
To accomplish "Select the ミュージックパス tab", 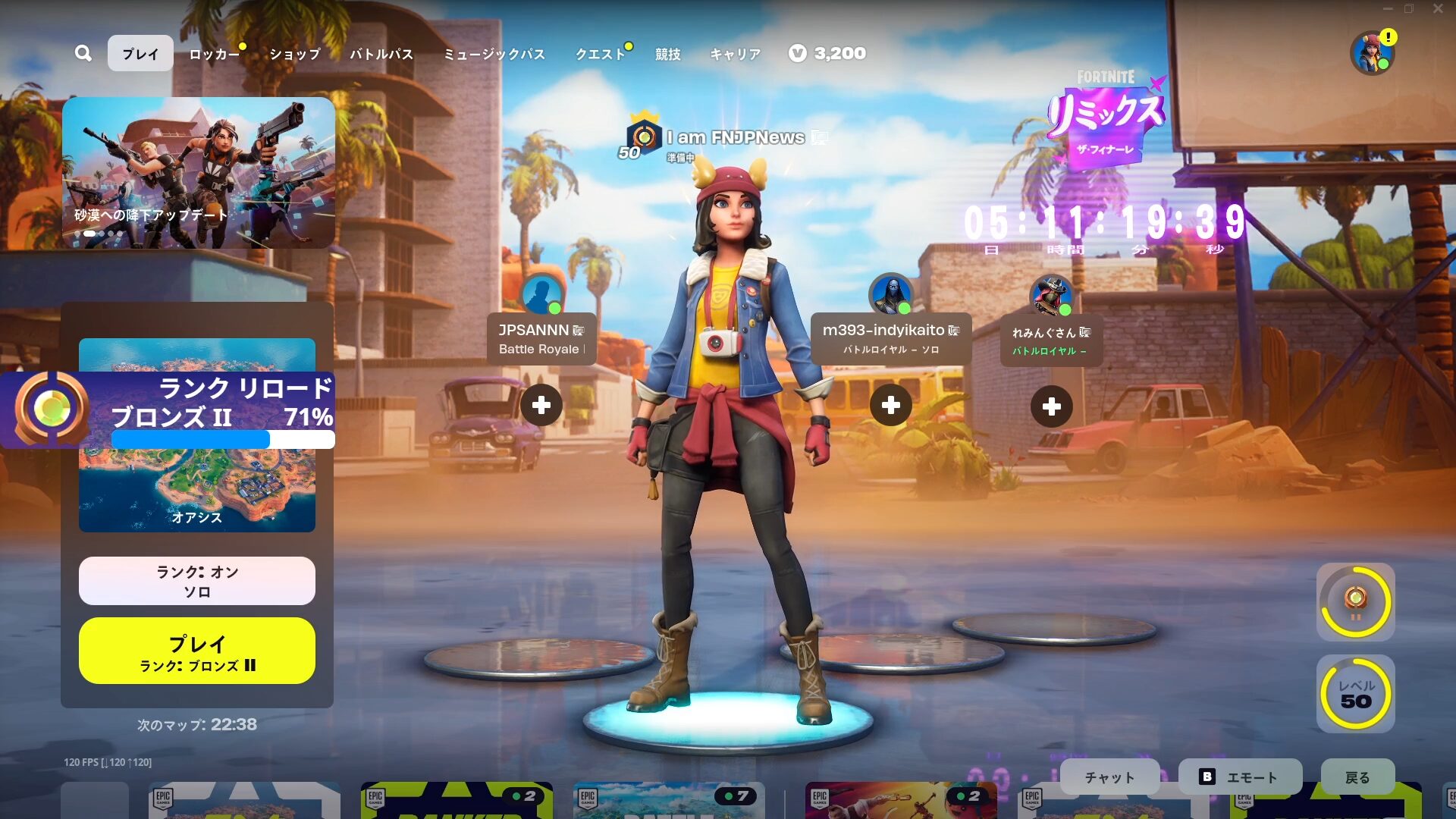I will (x=494, y=54).
